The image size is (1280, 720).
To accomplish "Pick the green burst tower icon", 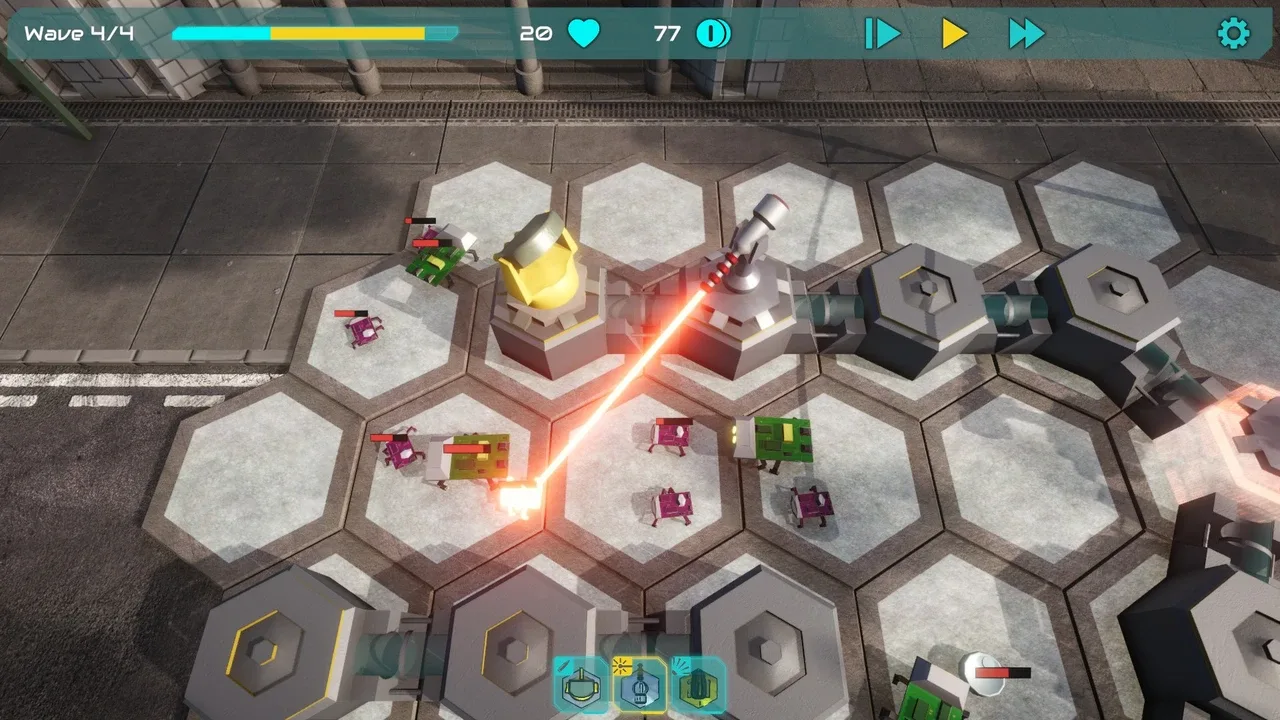I will [x=698, y=686].
